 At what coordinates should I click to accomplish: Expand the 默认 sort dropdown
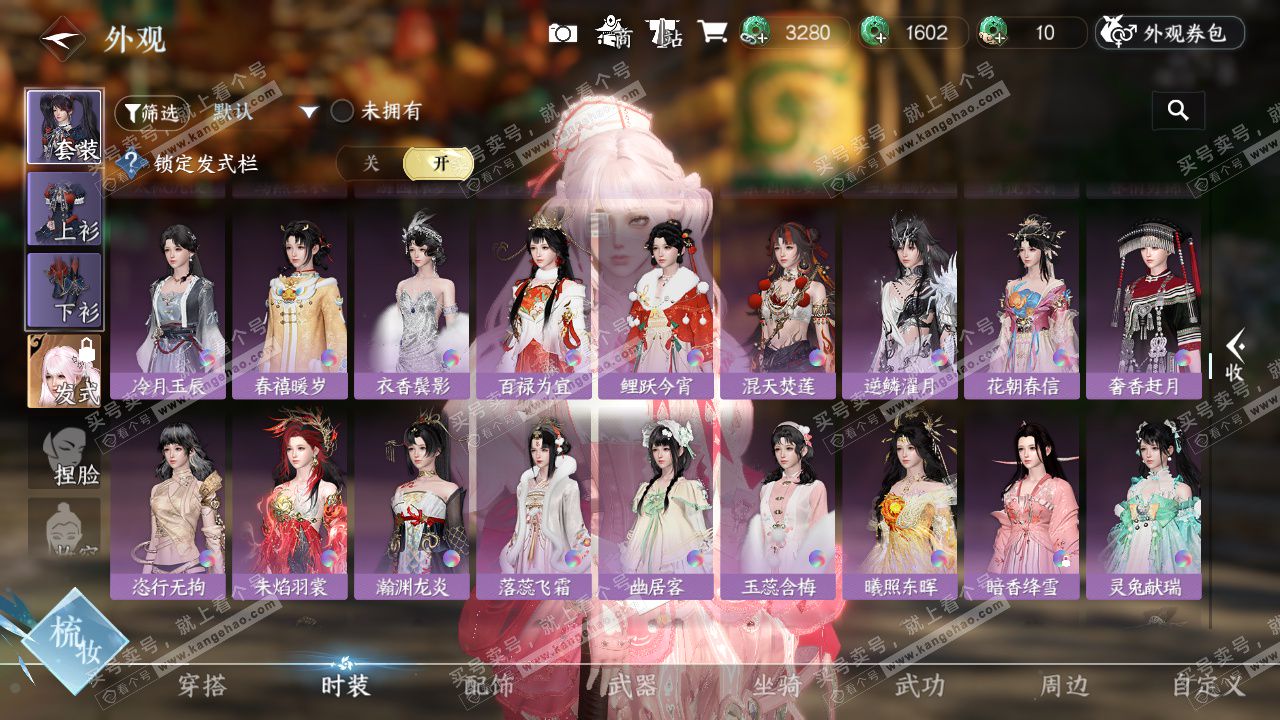[309, 112]
